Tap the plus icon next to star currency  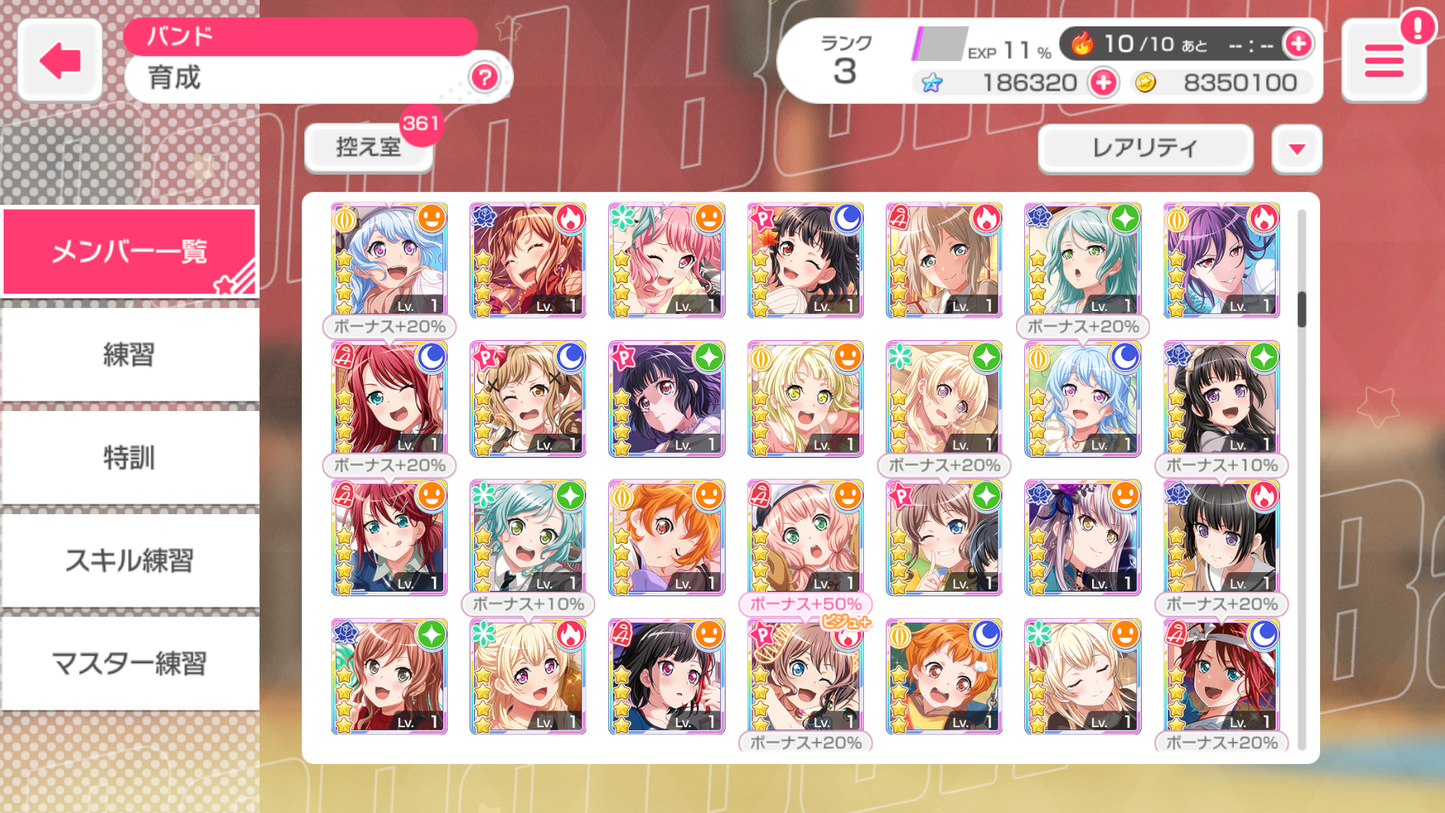1101,83
